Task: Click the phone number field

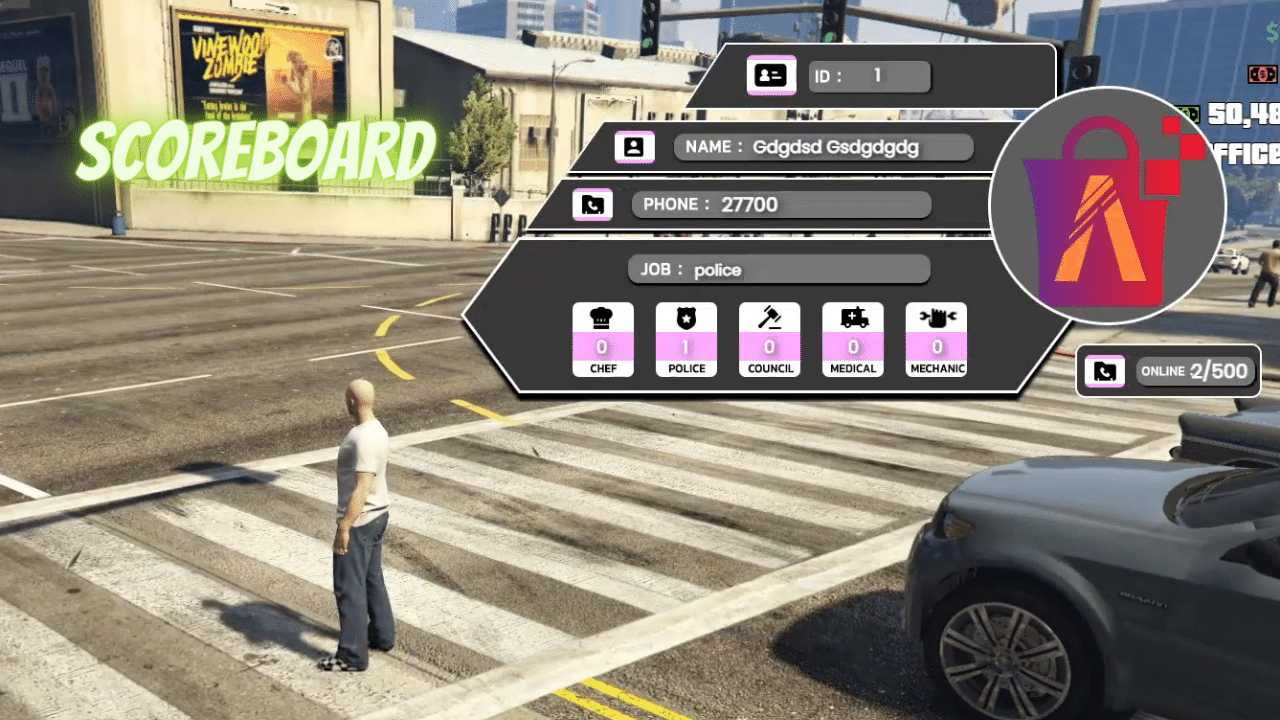Action: point(781,205)
